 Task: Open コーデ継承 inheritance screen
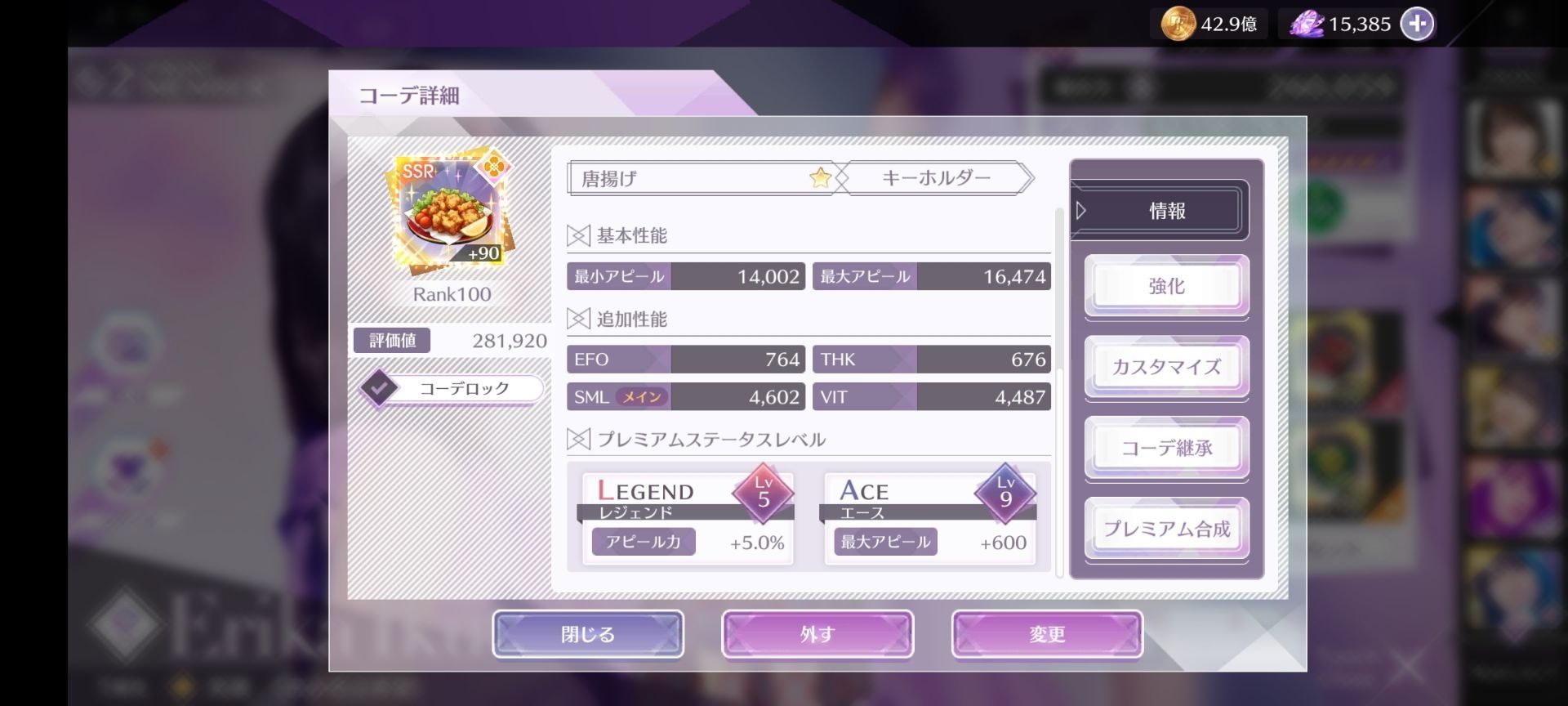tap(1166, 448)
